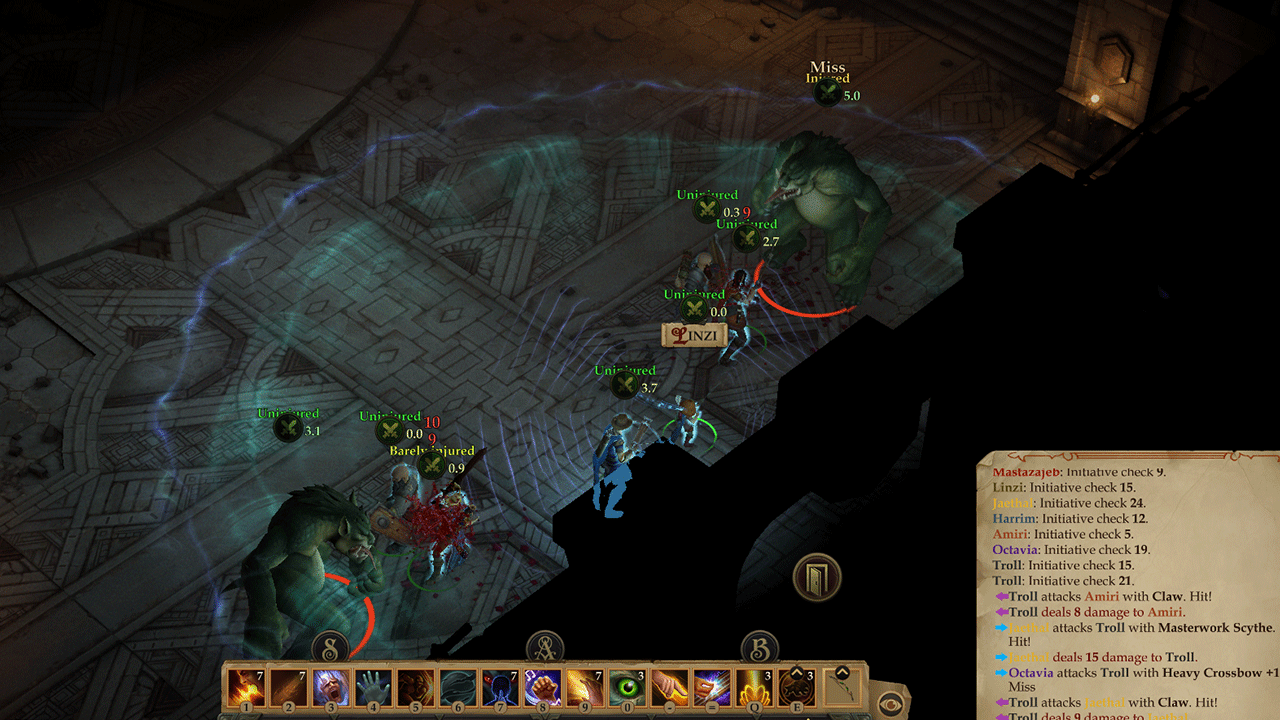Select the bow weapon slot
This screenshot has width=1280, height=720.
(842, 688)
